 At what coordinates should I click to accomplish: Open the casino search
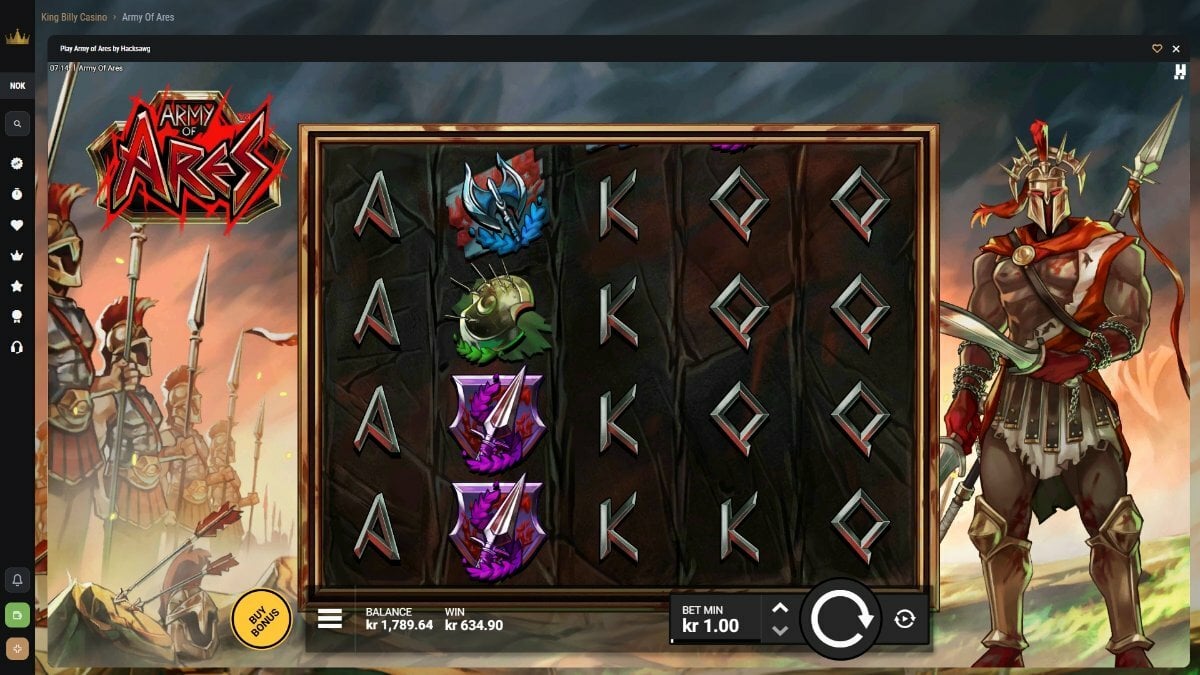point(17,124)
